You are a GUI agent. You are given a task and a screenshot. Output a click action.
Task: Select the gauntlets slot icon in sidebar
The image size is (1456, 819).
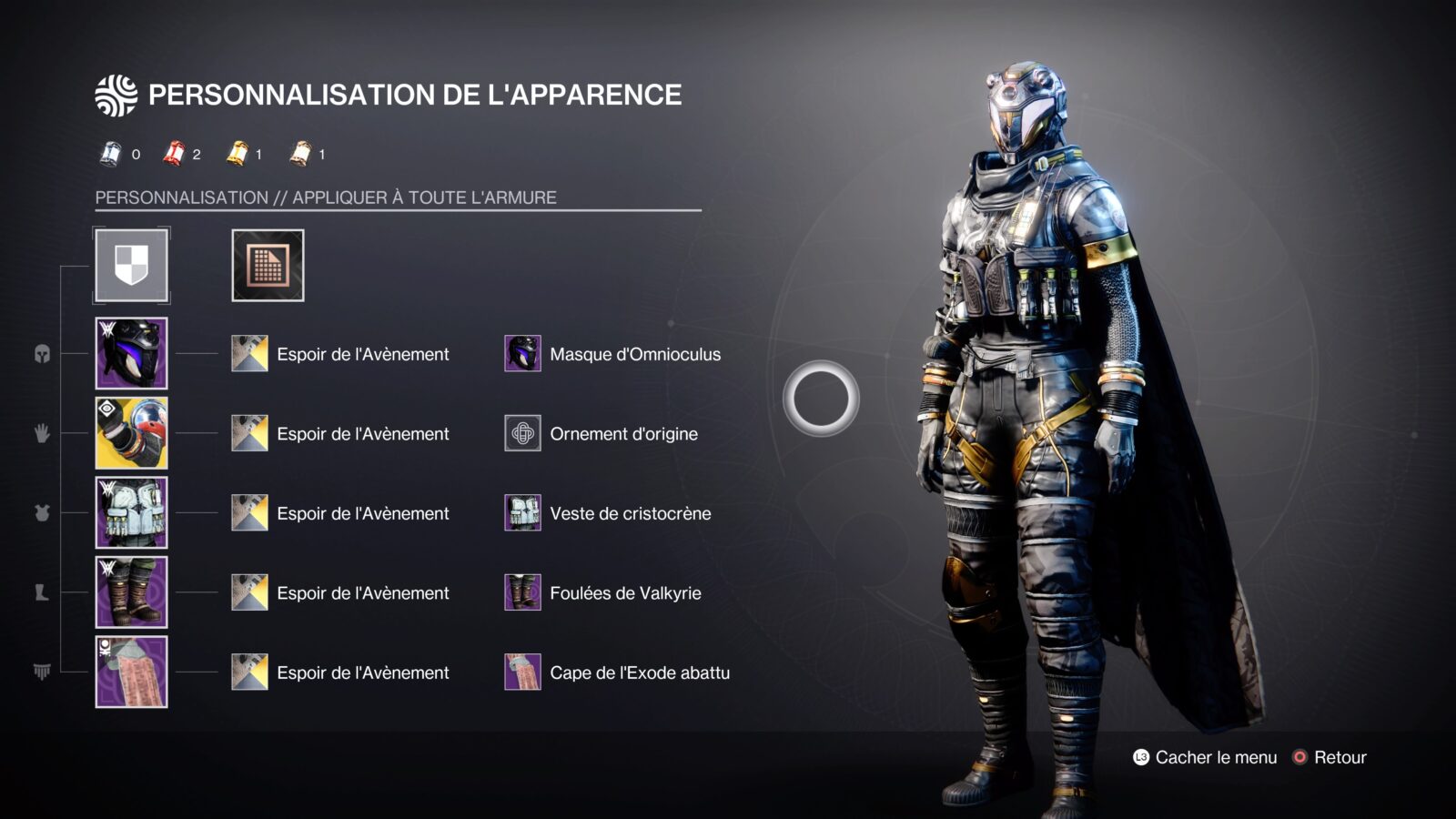click(x=44, y=435)
